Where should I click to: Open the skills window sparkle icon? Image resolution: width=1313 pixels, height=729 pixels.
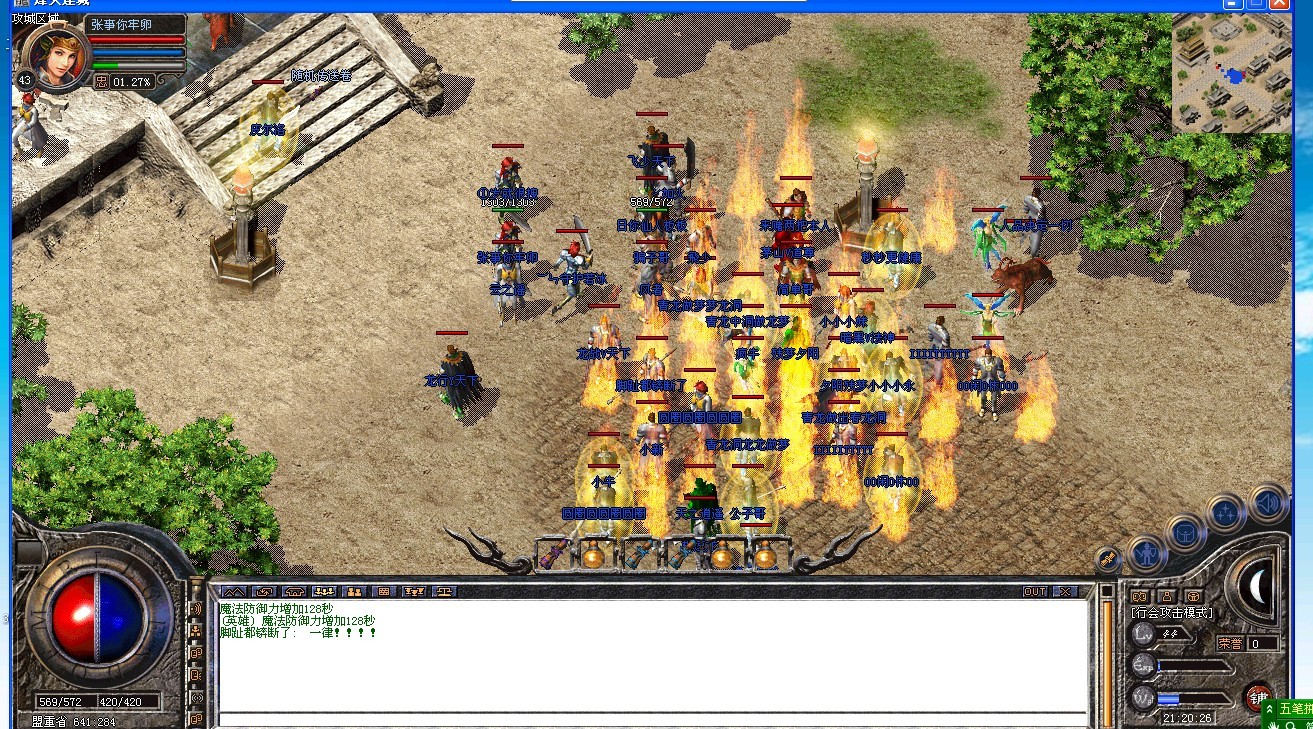click(1224, 510)
